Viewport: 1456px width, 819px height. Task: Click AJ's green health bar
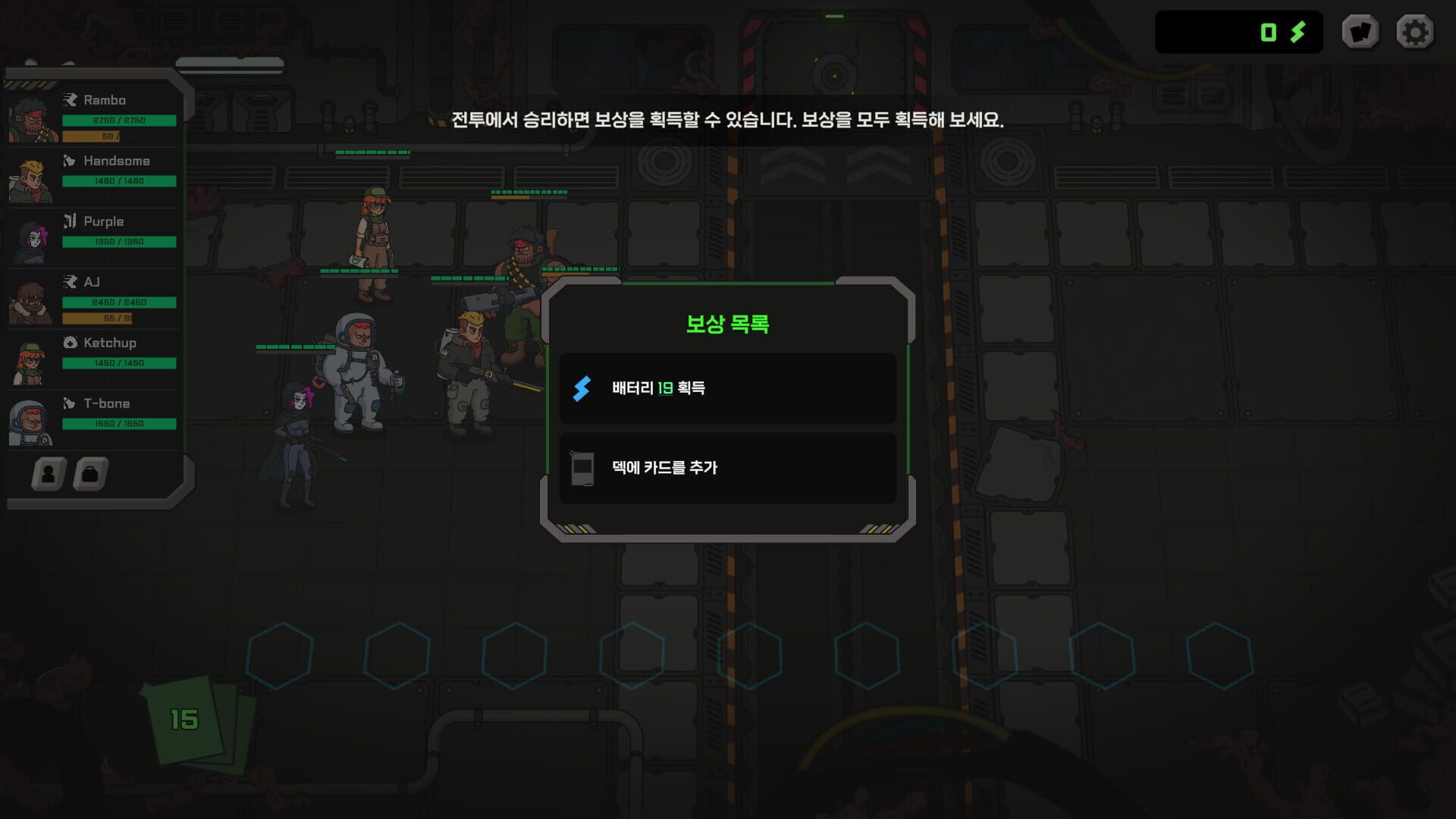click(x=118, y=301)
